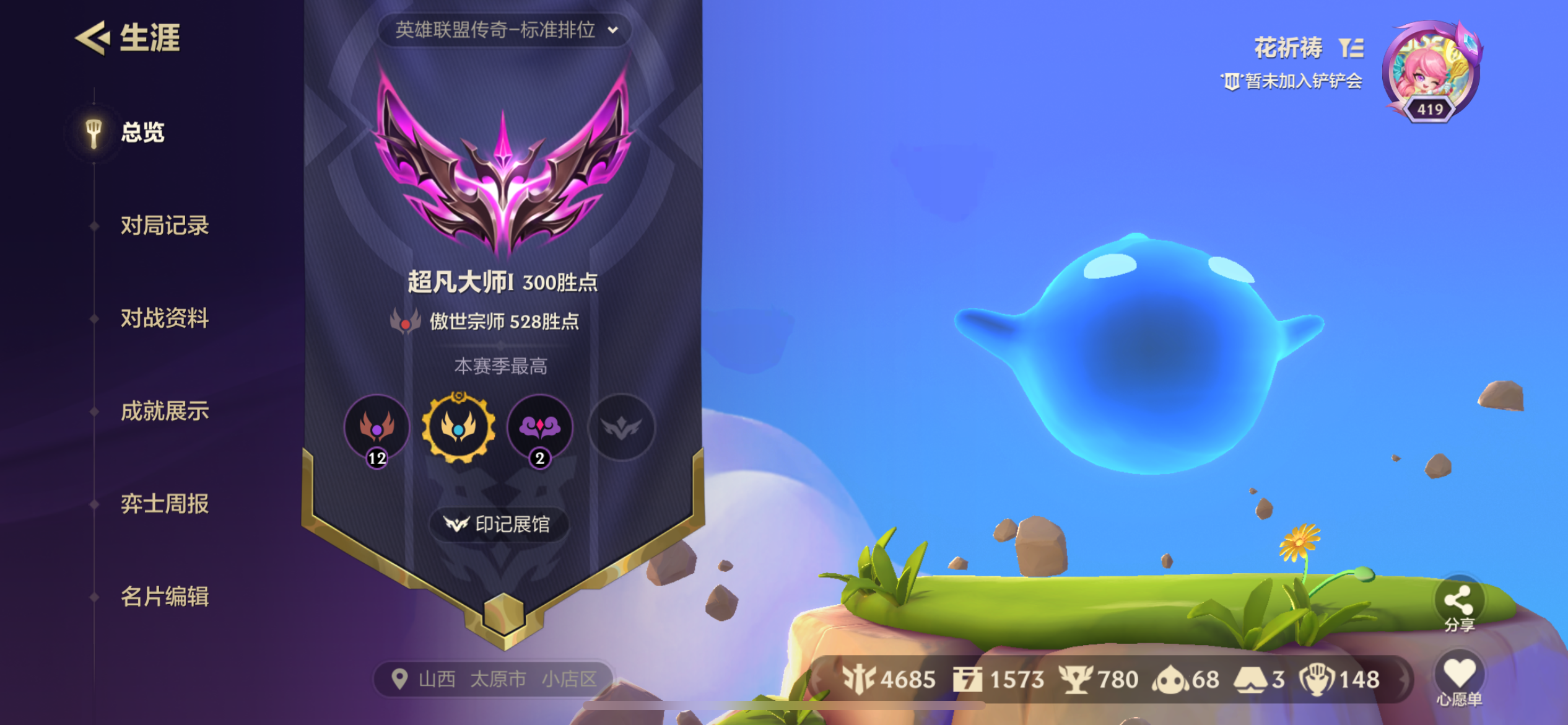Screen dimensions: 1568x725
Task: Select the rank badge with count 12
Action: point(376,429)
